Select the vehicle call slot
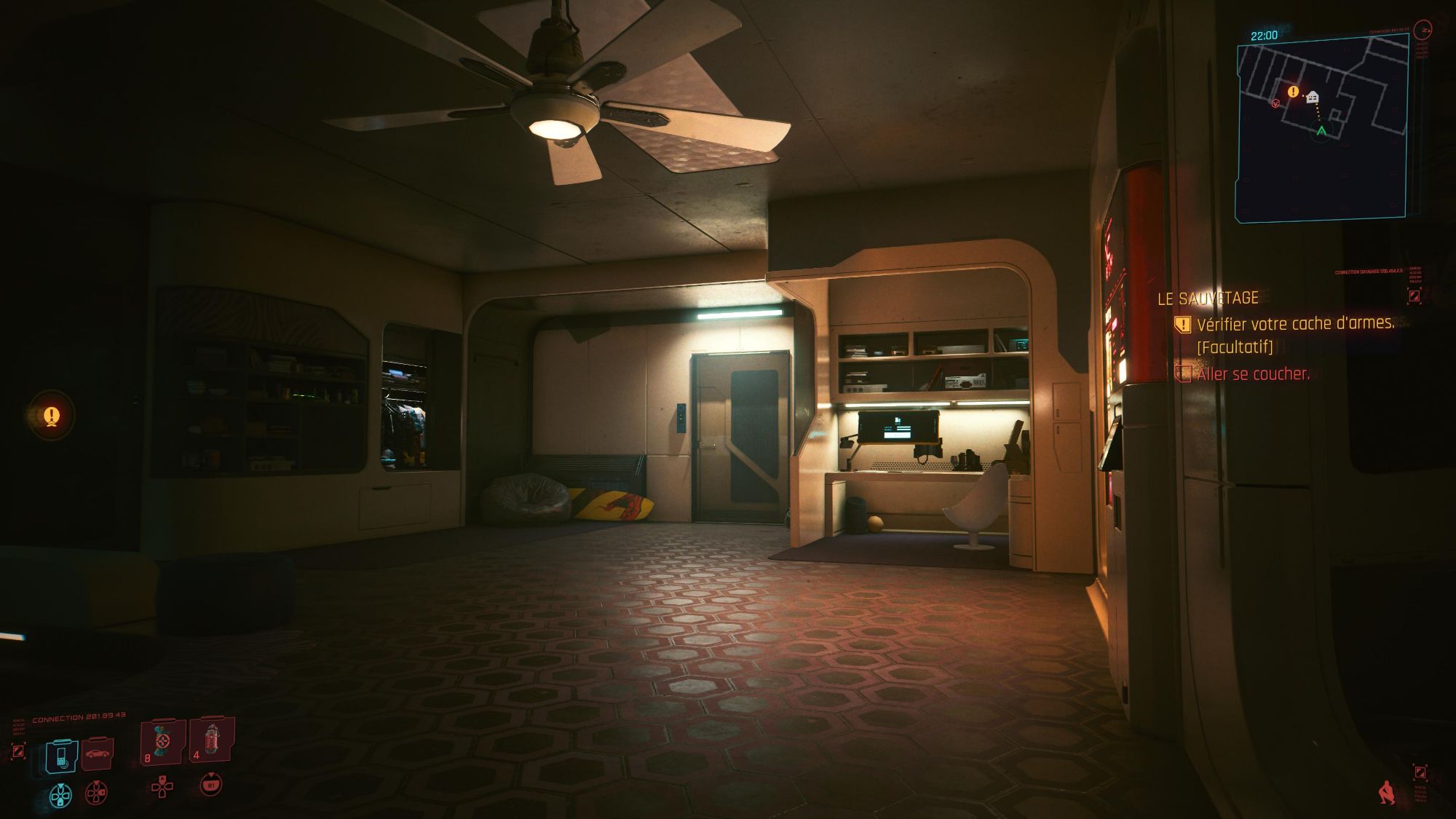This screenshot has width=1456, height=819. pyautogui.click(x=96, y=754)
